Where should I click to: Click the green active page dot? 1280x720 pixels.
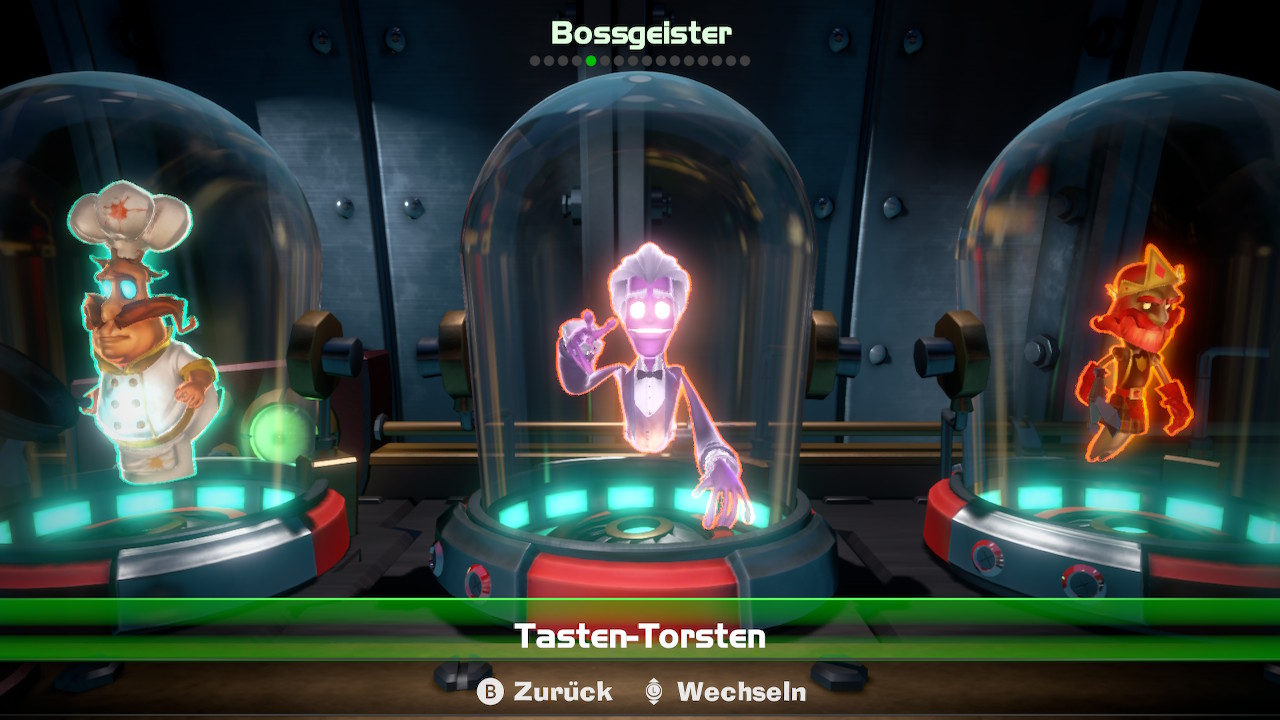[591, 61]
